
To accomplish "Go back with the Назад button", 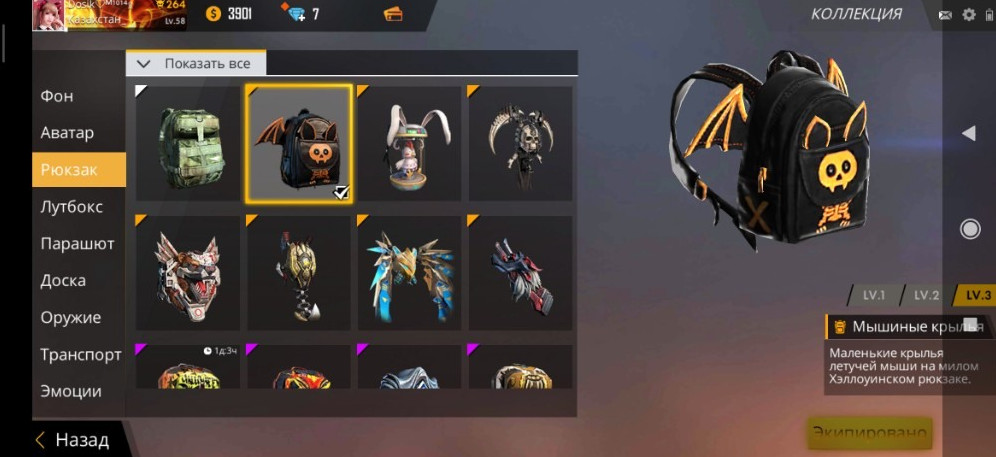I will [72, 439].
